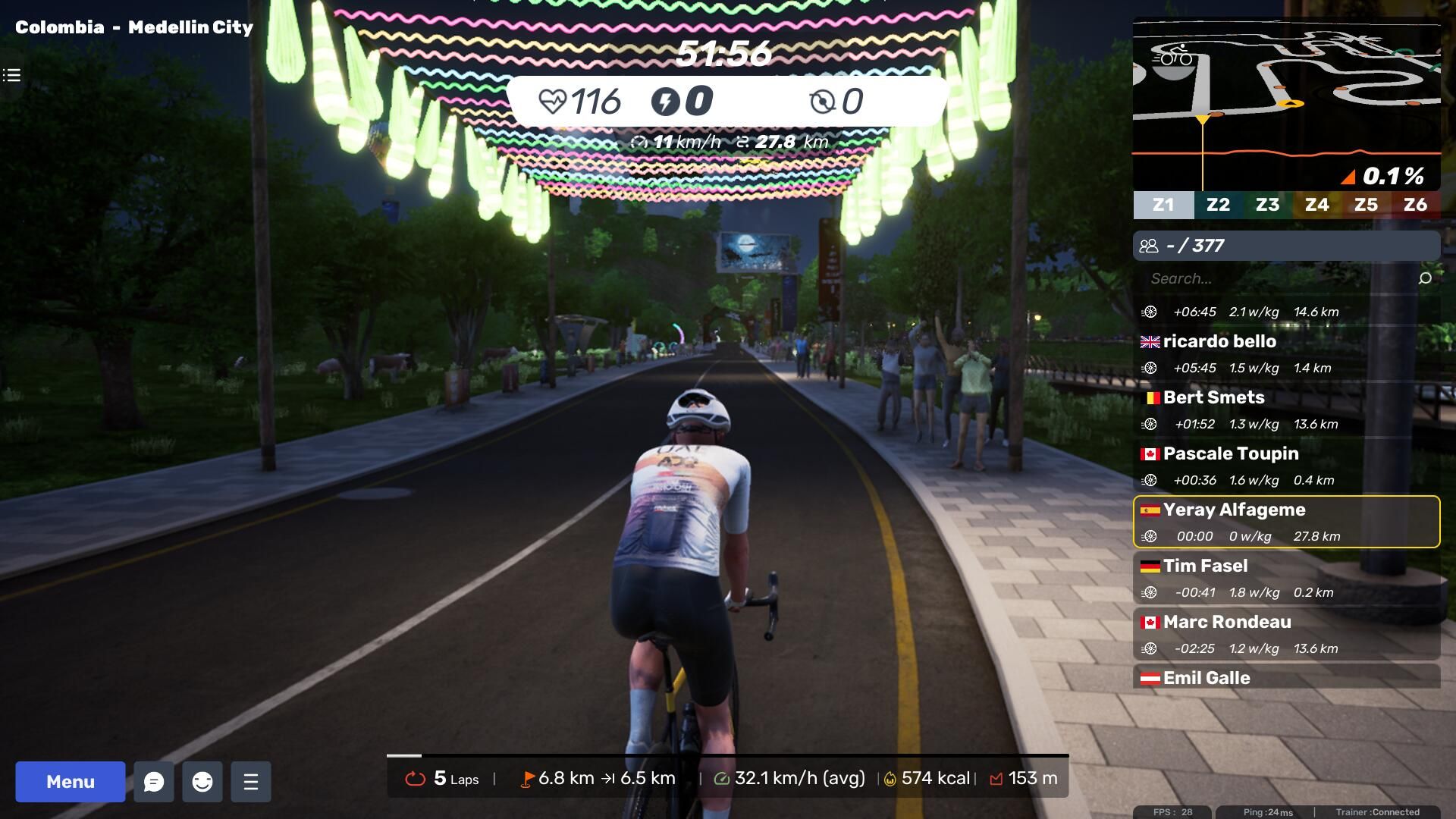The image size is (1456, 819).
Task: Open the blue Menu button
Action: click(x=71, y=781)
